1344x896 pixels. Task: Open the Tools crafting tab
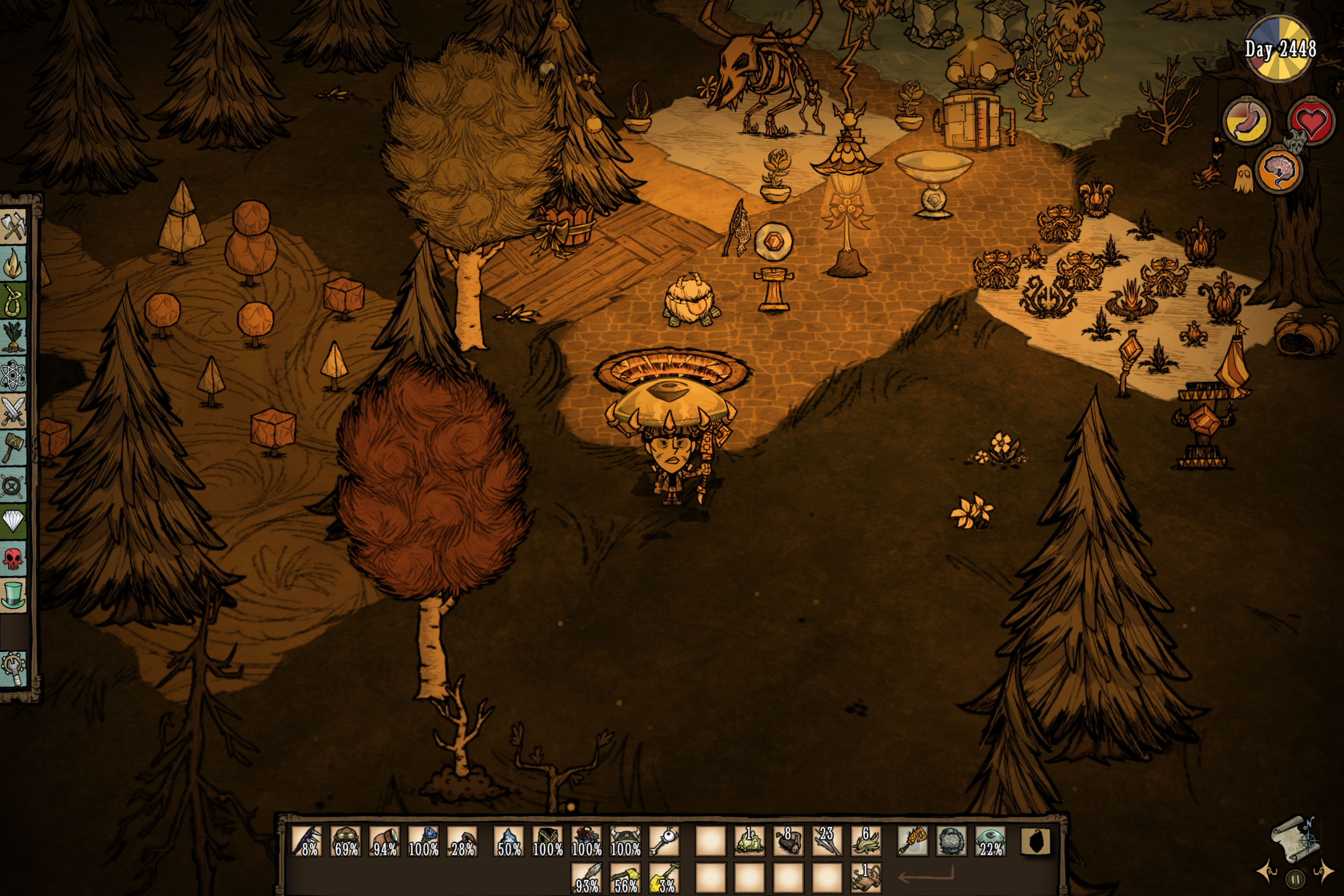click(13, 227)
